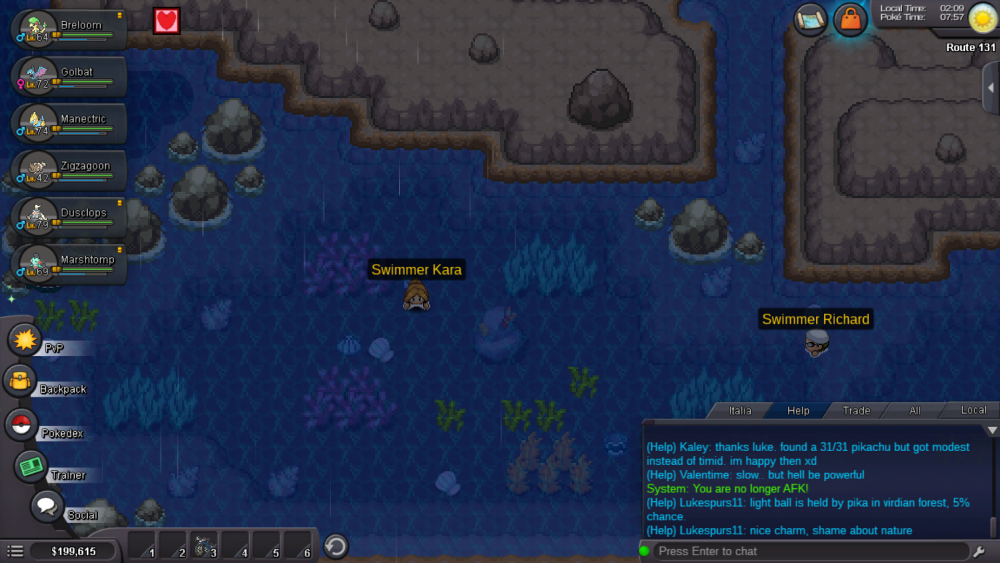1000x563 pixels.
Task: Switch to the Local chat tab
Action: click(x=973, y=411)
